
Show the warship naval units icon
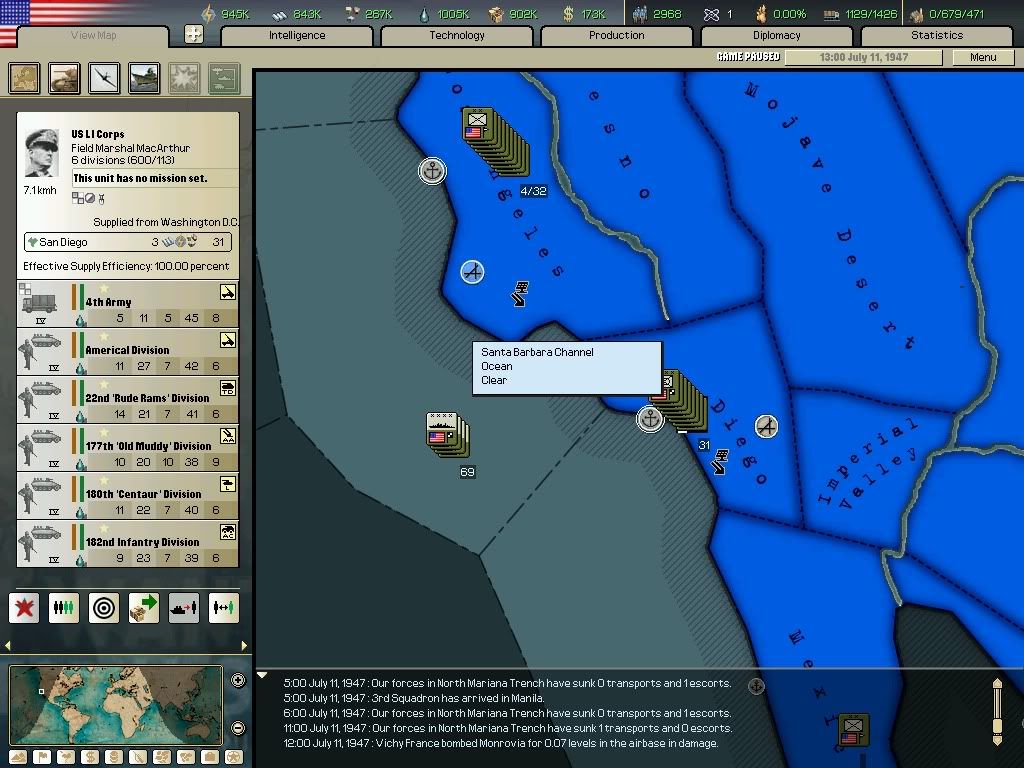coord(144,78)
